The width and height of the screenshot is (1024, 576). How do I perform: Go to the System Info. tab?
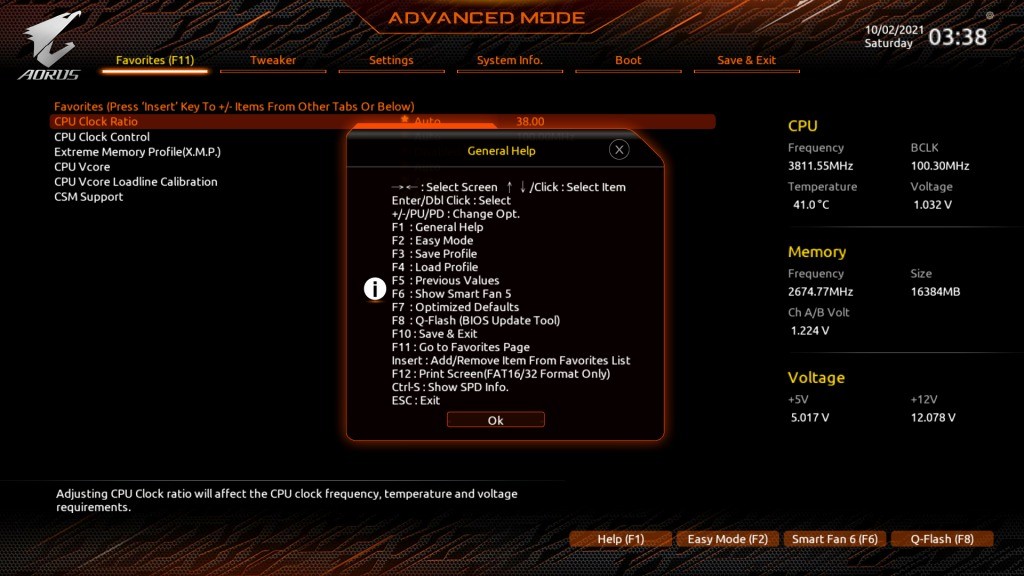point(509,61)
